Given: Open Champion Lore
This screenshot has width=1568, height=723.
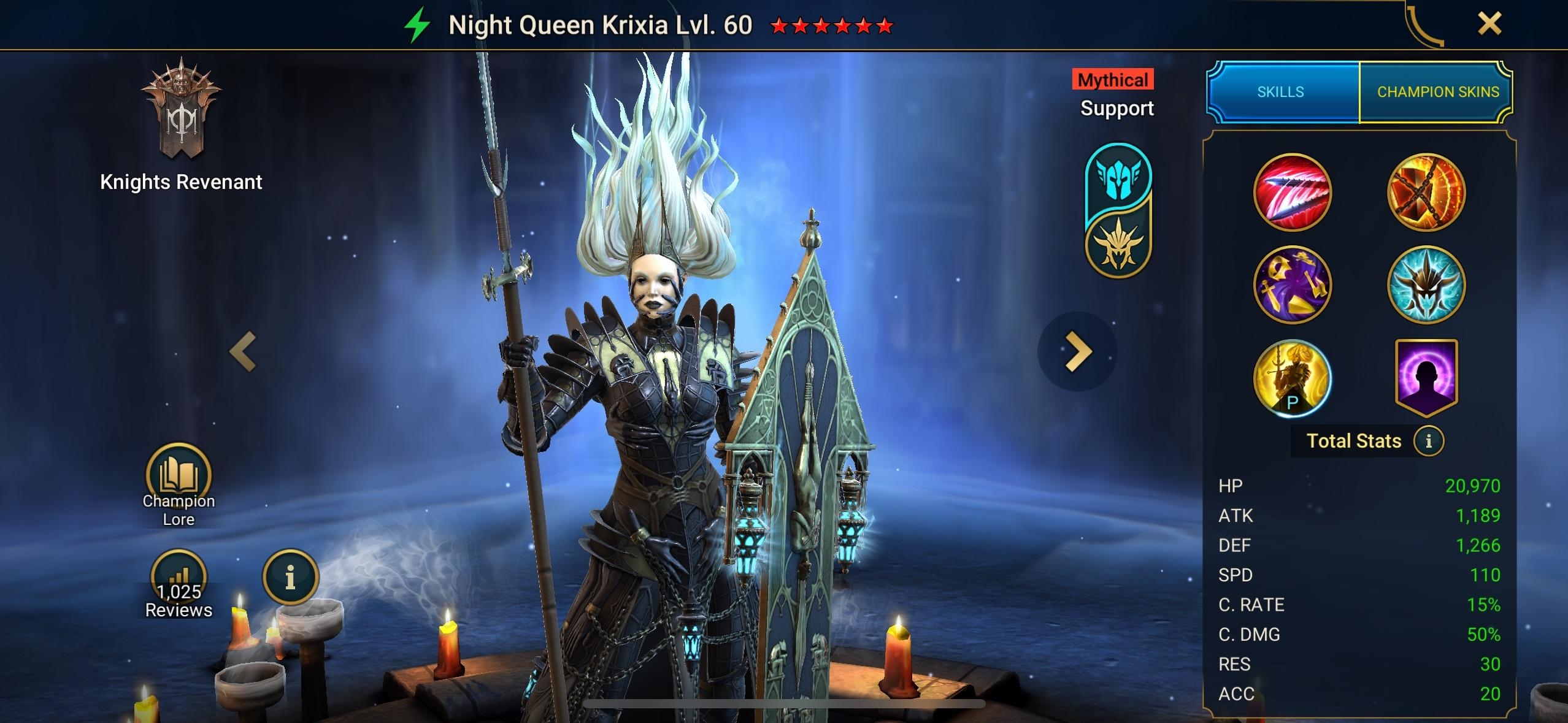Looking at the screenshot, I should (179, 484).
